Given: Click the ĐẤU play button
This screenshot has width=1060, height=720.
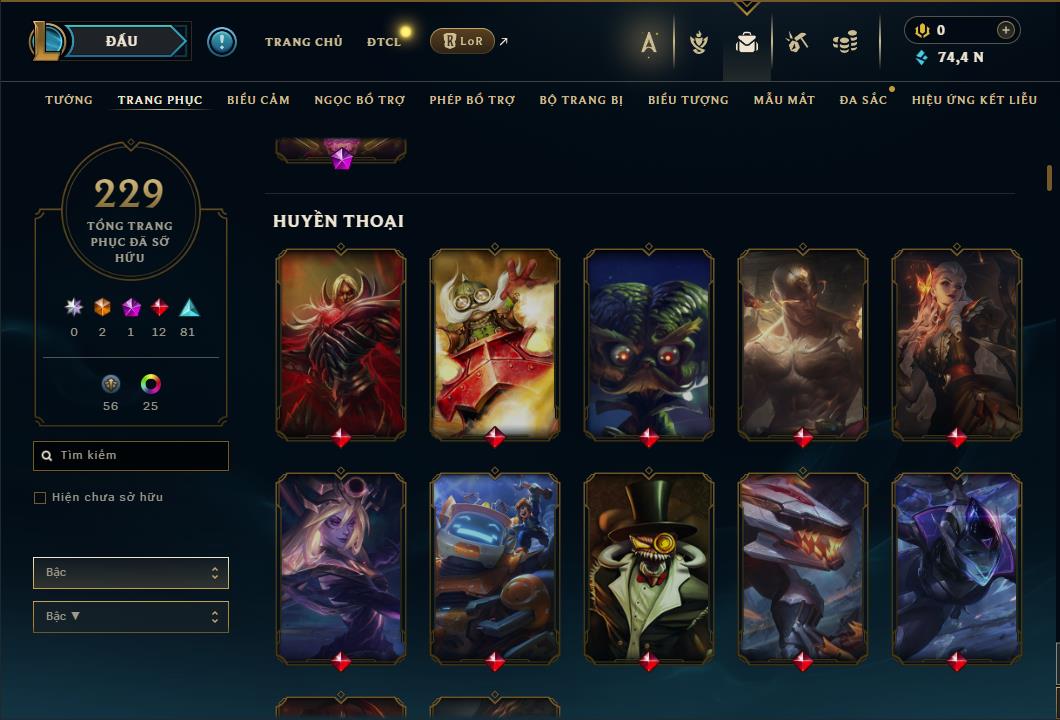Looking at the screenshot, I should point(122,41).
